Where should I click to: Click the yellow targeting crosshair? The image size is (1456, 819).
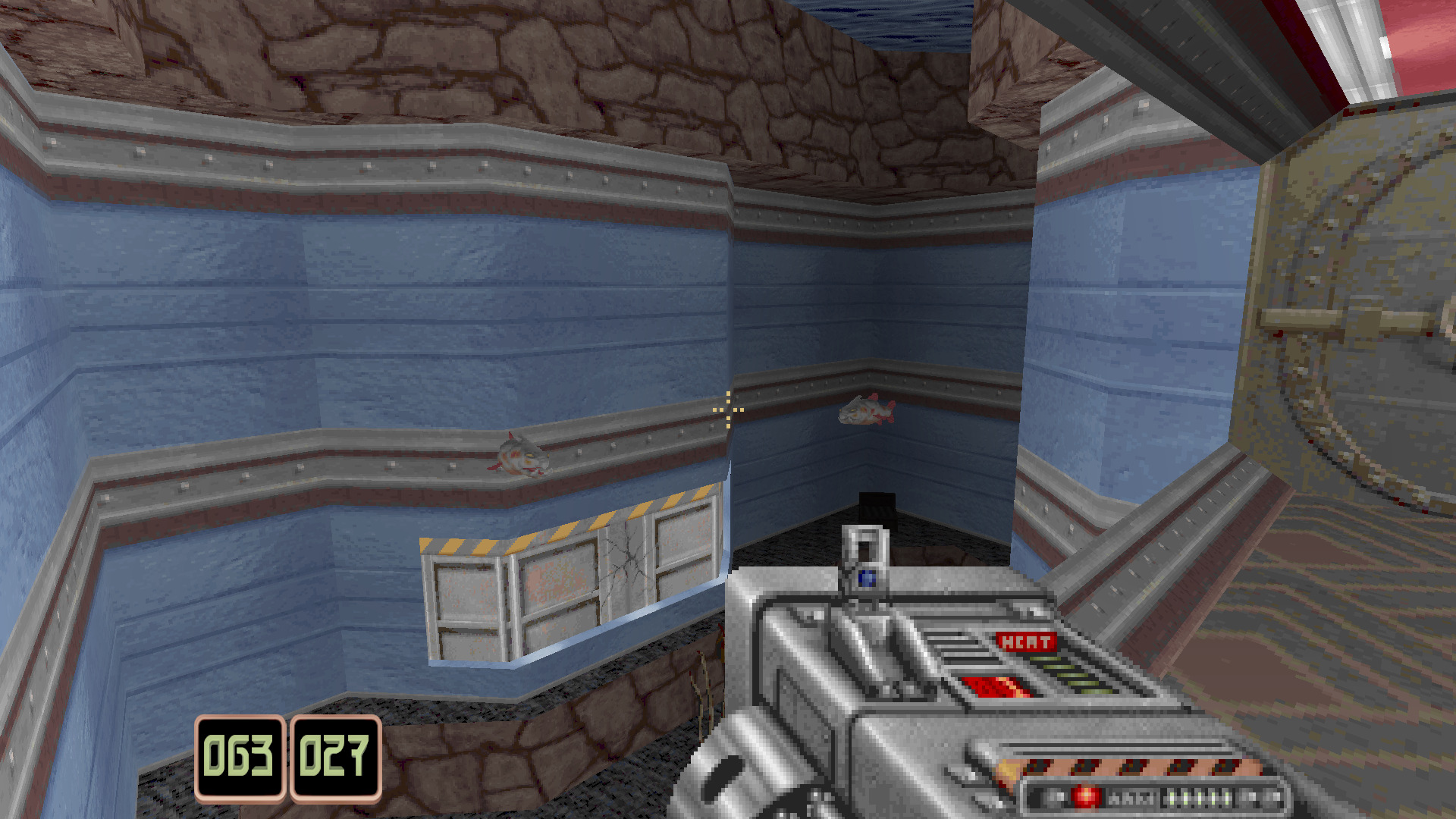(x=727, y=409)
